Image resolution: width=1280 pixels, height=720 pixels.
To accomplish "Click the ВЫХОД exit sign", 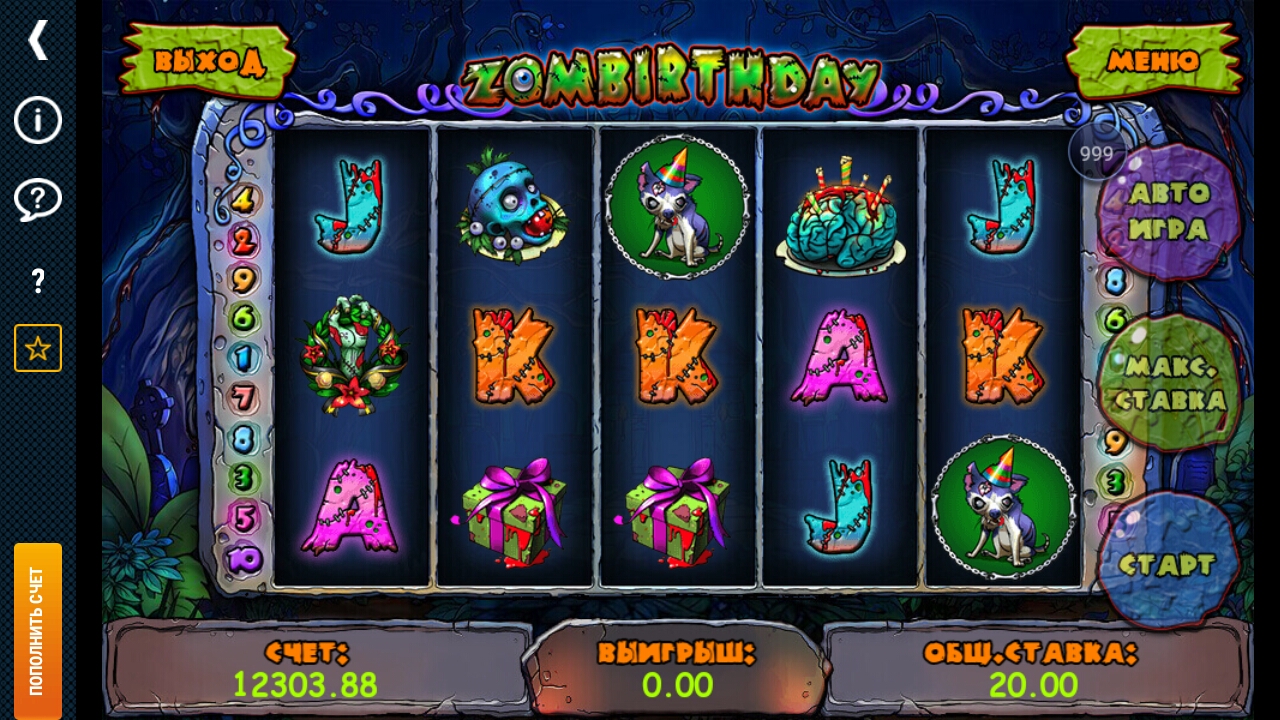I will pyautogui.click(x=208, y=60).
